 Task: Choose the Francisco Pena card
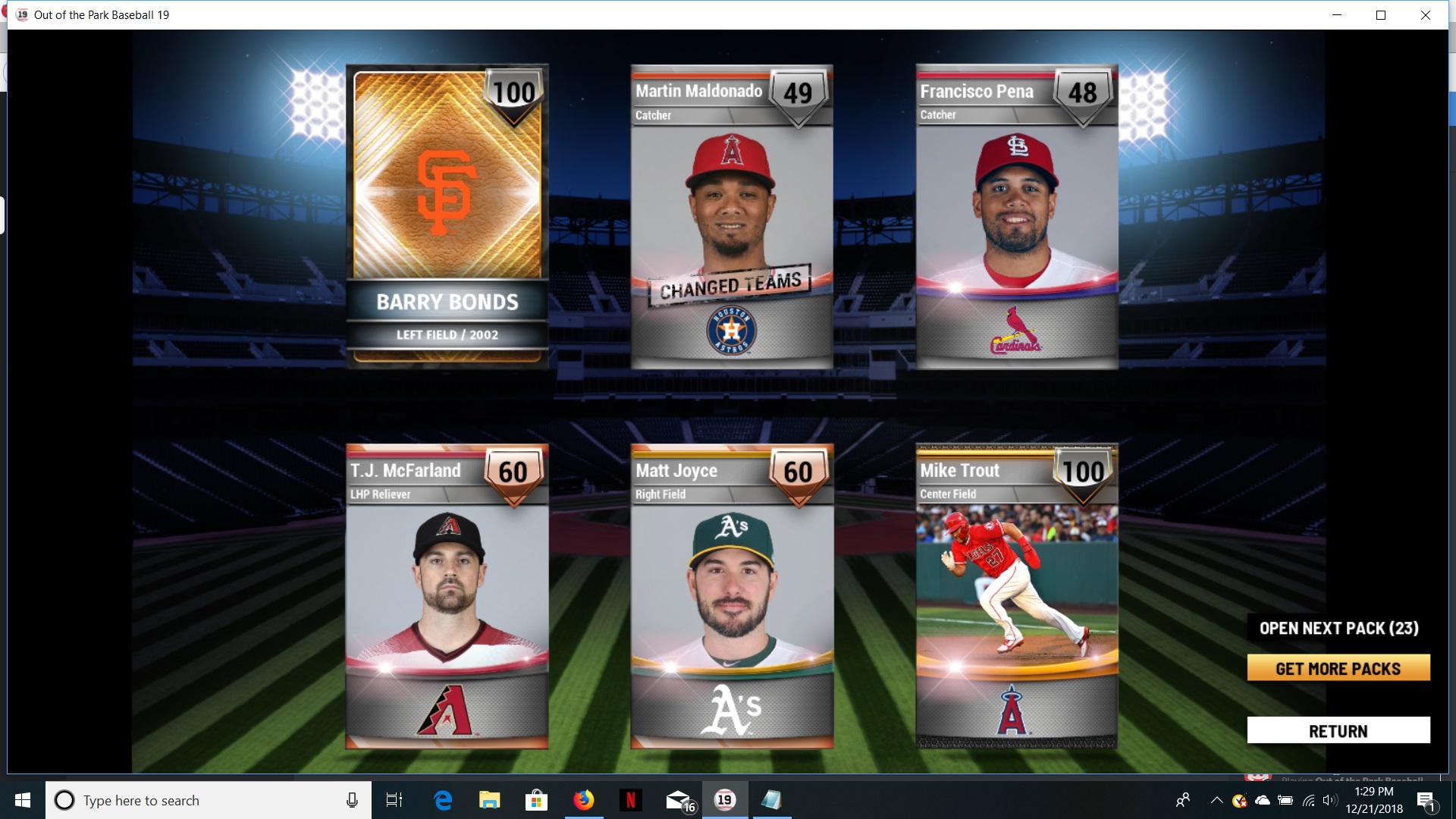click(1017, 216)
